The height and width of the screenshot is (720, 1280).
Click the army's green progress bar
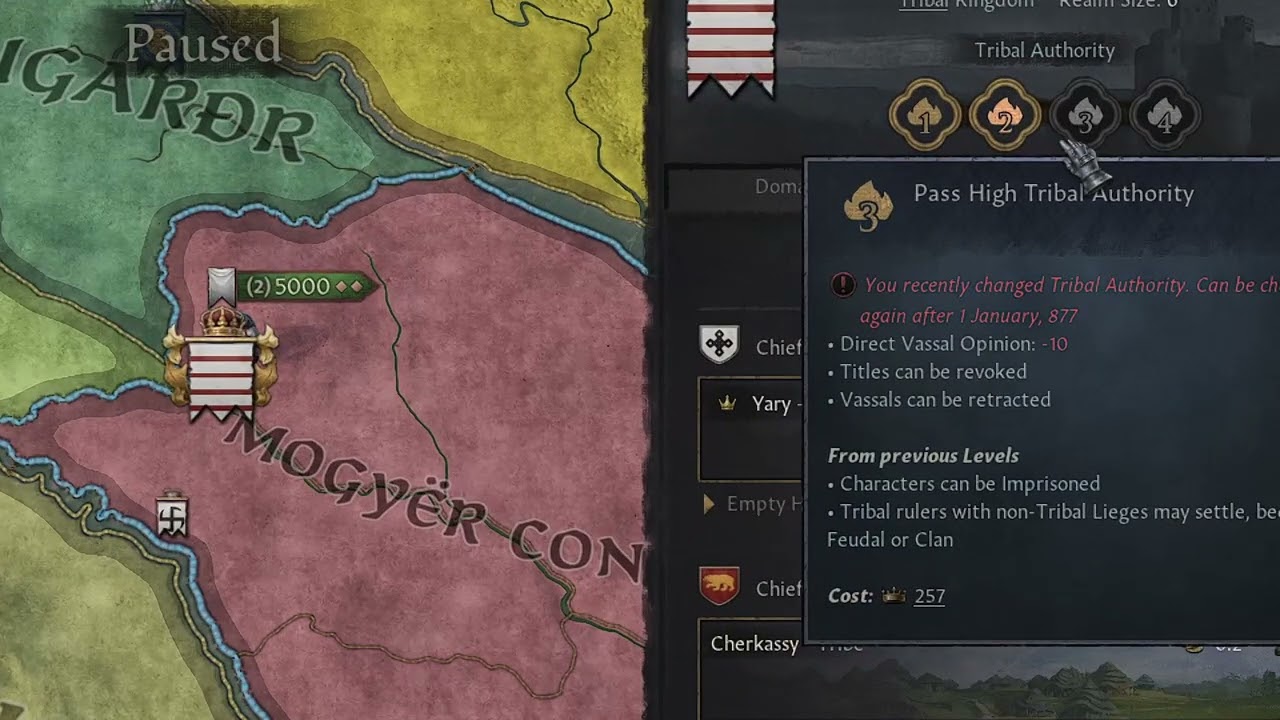(300, 286)
